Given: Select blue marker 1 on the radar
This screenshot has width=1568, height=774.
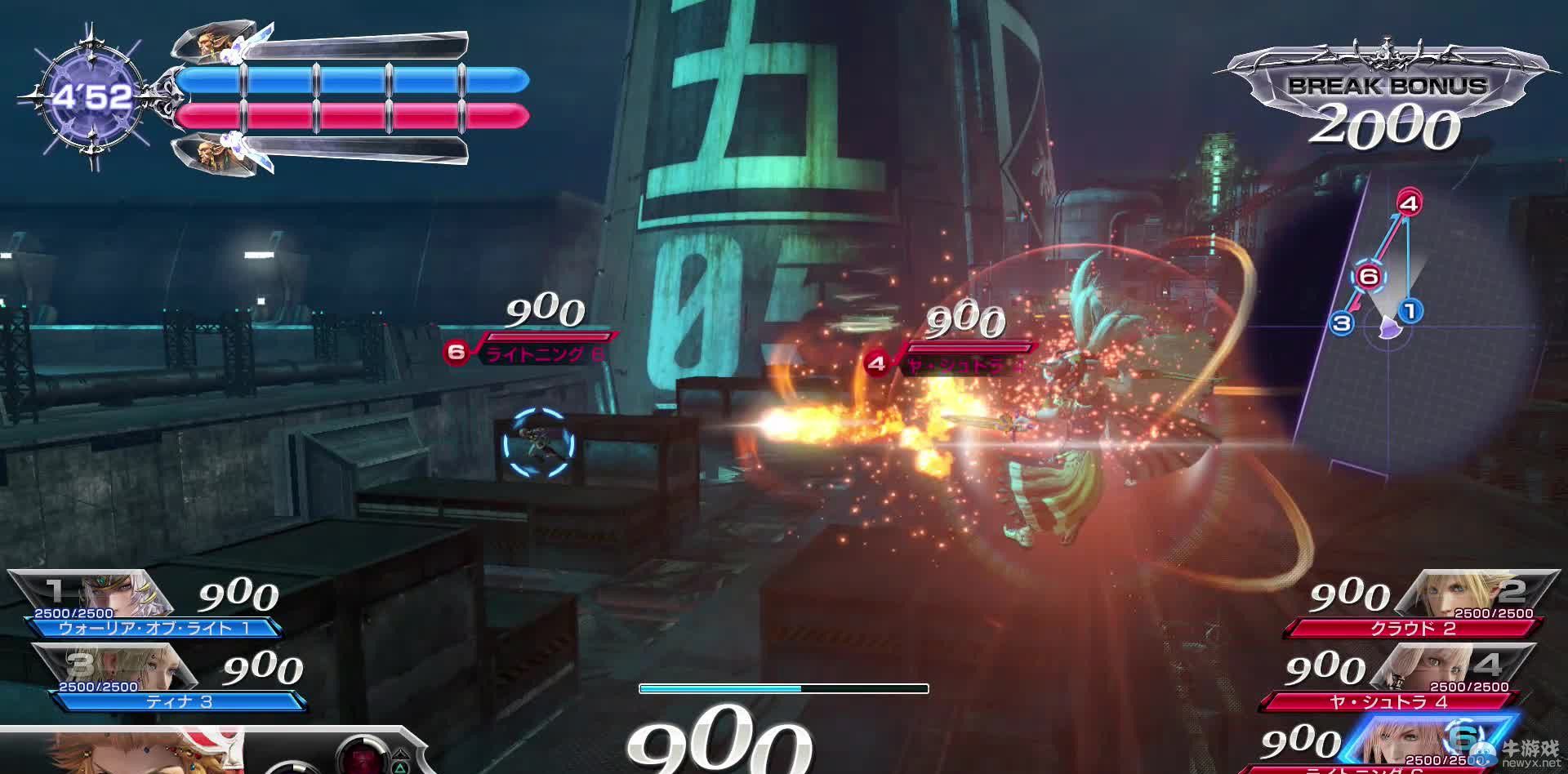Looking at the screenshot, I should [1410, 310].
